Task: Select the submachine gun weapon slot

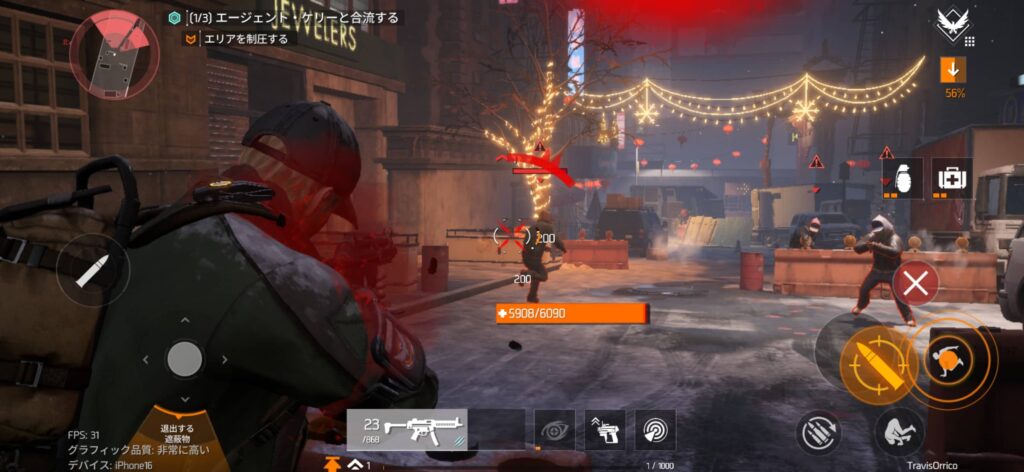Action: coord(407,429)
